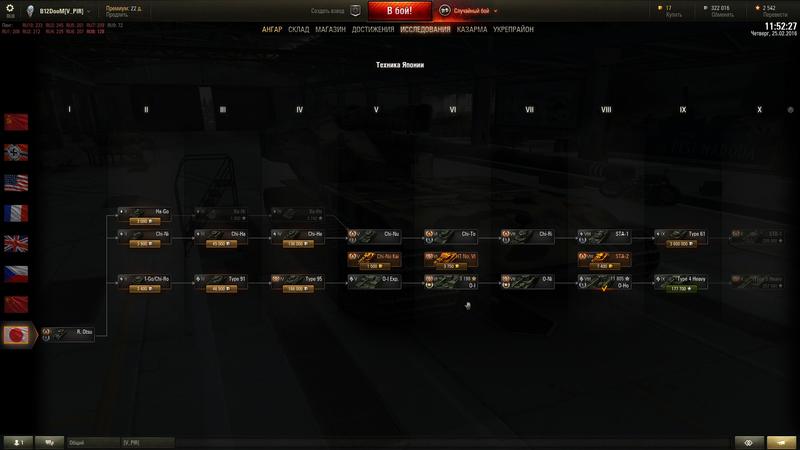Open the Случайный бой battle type dropdown
The image size is (800, 450).
[x=472, y=10]
